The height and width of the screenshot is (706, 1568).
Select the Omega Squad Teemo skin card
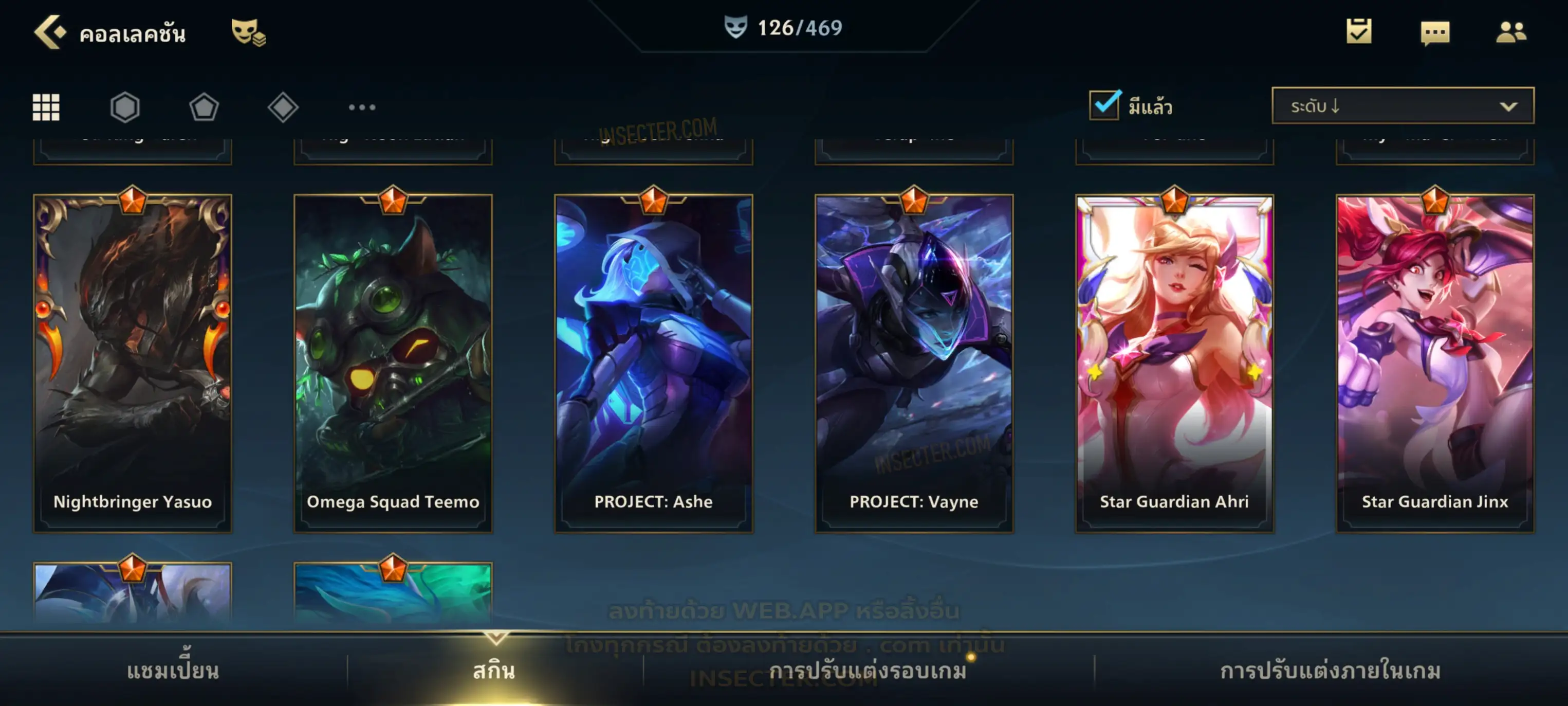click(x=393, y=363)
